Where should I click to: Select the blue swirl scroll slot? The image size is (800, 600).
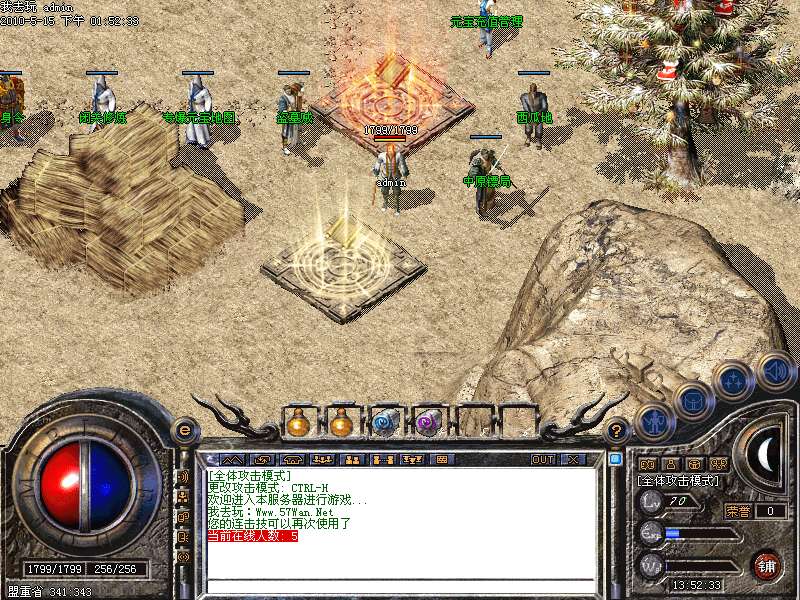coord(385,422)
